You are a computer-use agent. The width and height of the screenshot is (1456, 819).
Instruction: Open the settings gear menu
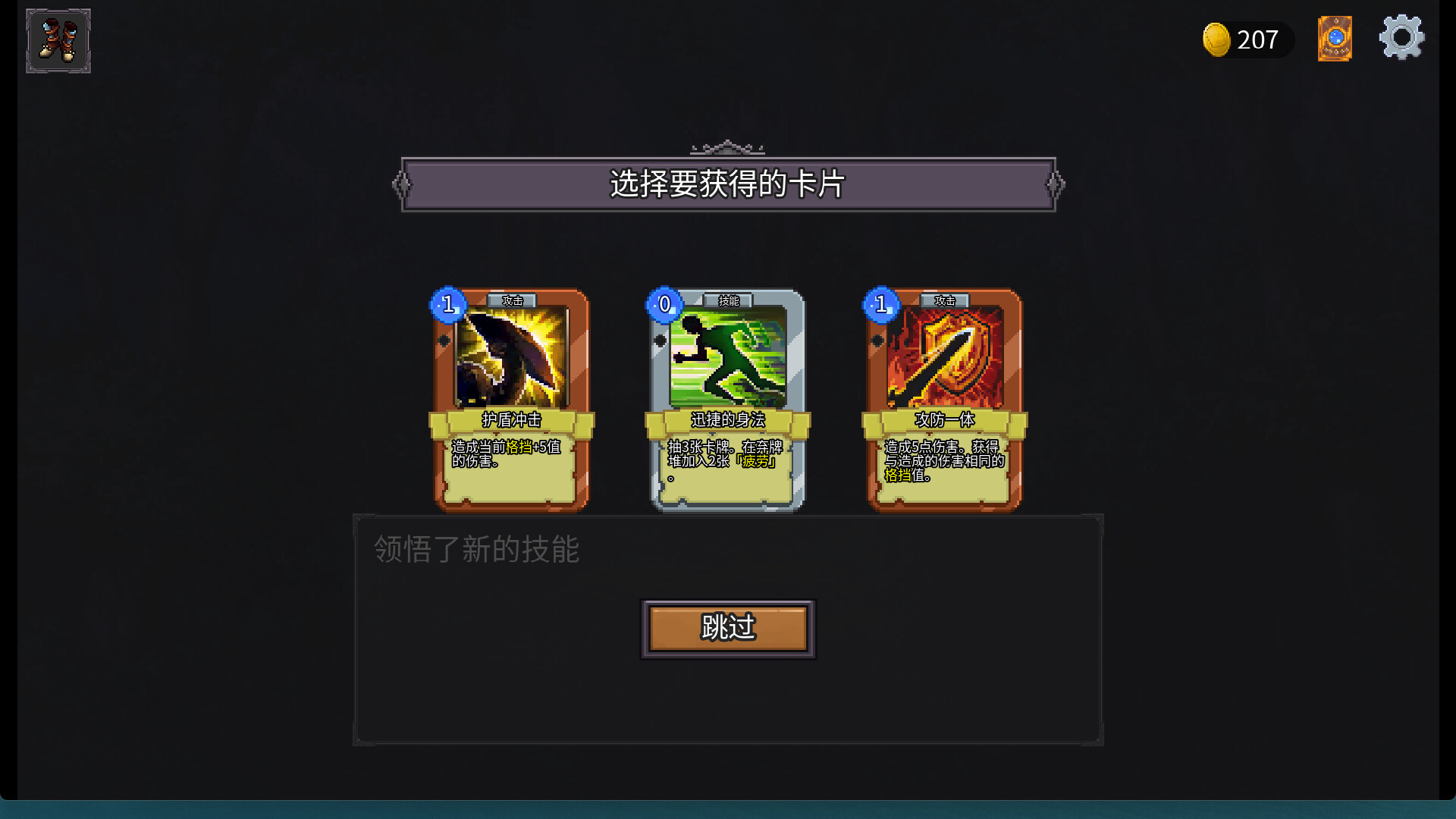click(1401, 37)
